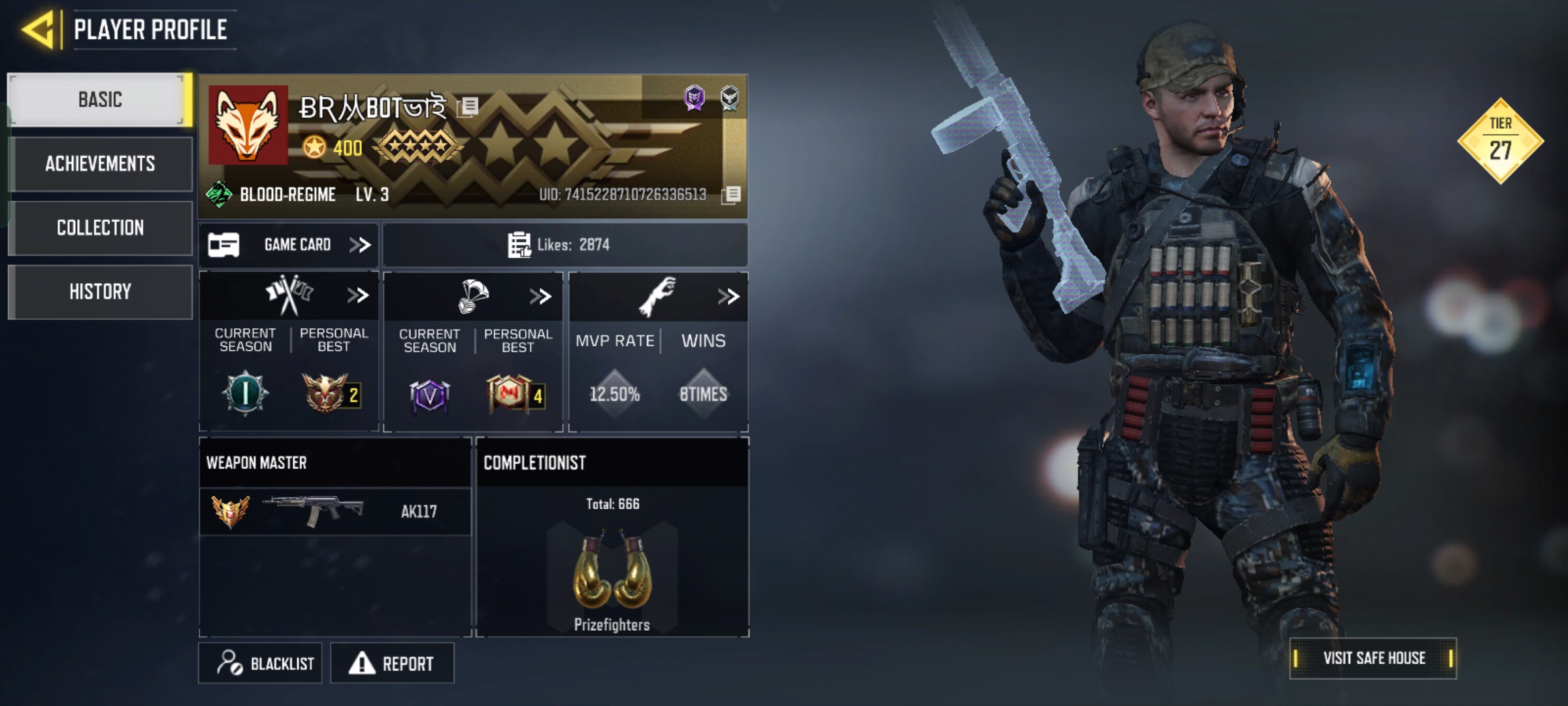This screenshot has height=706, width=1568.
Task: Go back using the yellow arrow
Action: pos(38,29)
